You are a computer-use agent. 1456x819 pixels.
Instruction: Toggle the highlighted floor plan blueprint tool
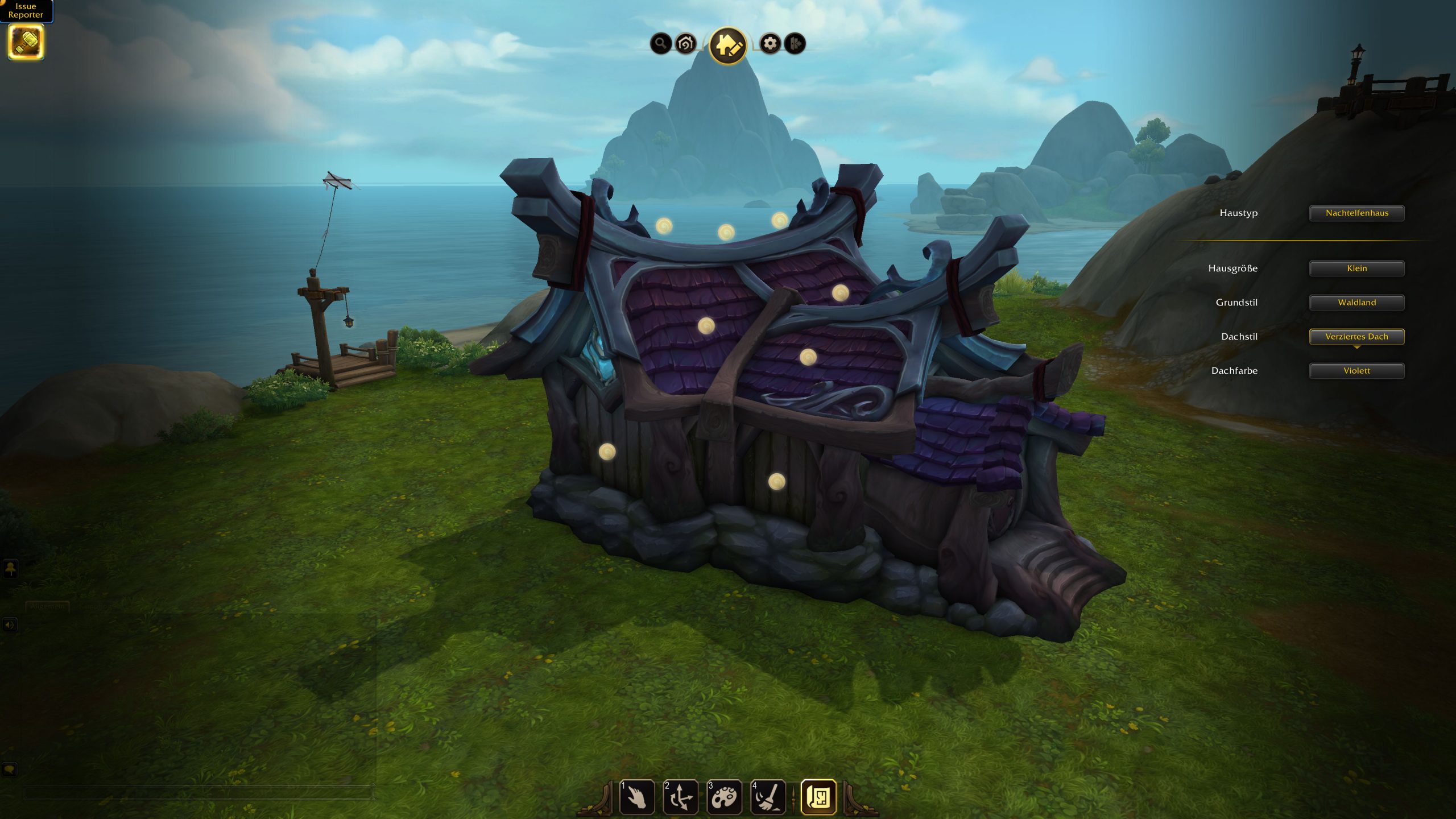[818, 797]
